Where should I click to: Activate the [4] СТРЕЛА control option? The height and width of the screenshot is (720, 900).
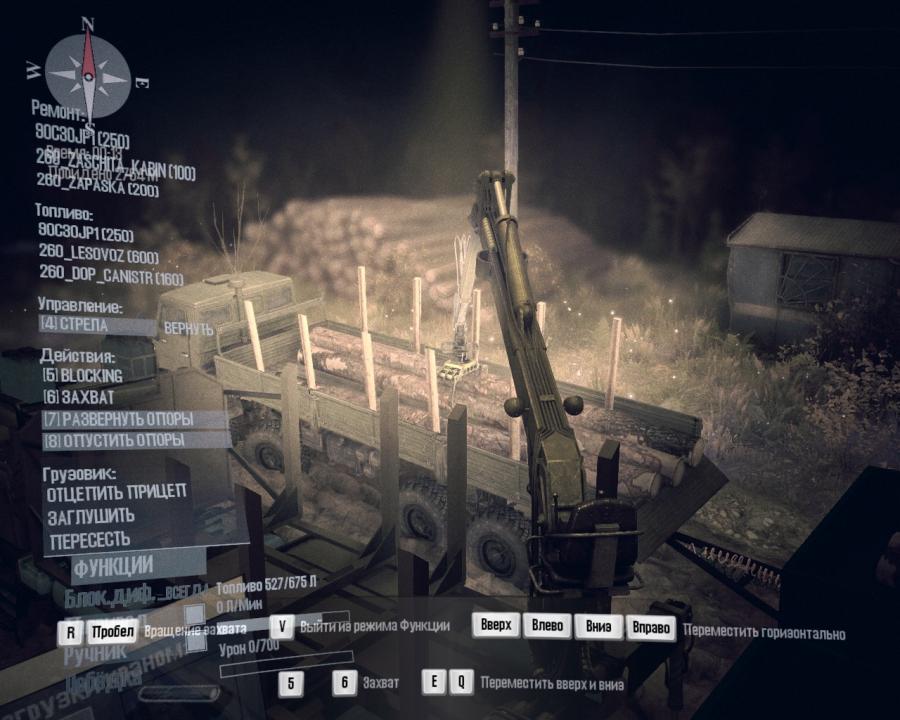86,325
